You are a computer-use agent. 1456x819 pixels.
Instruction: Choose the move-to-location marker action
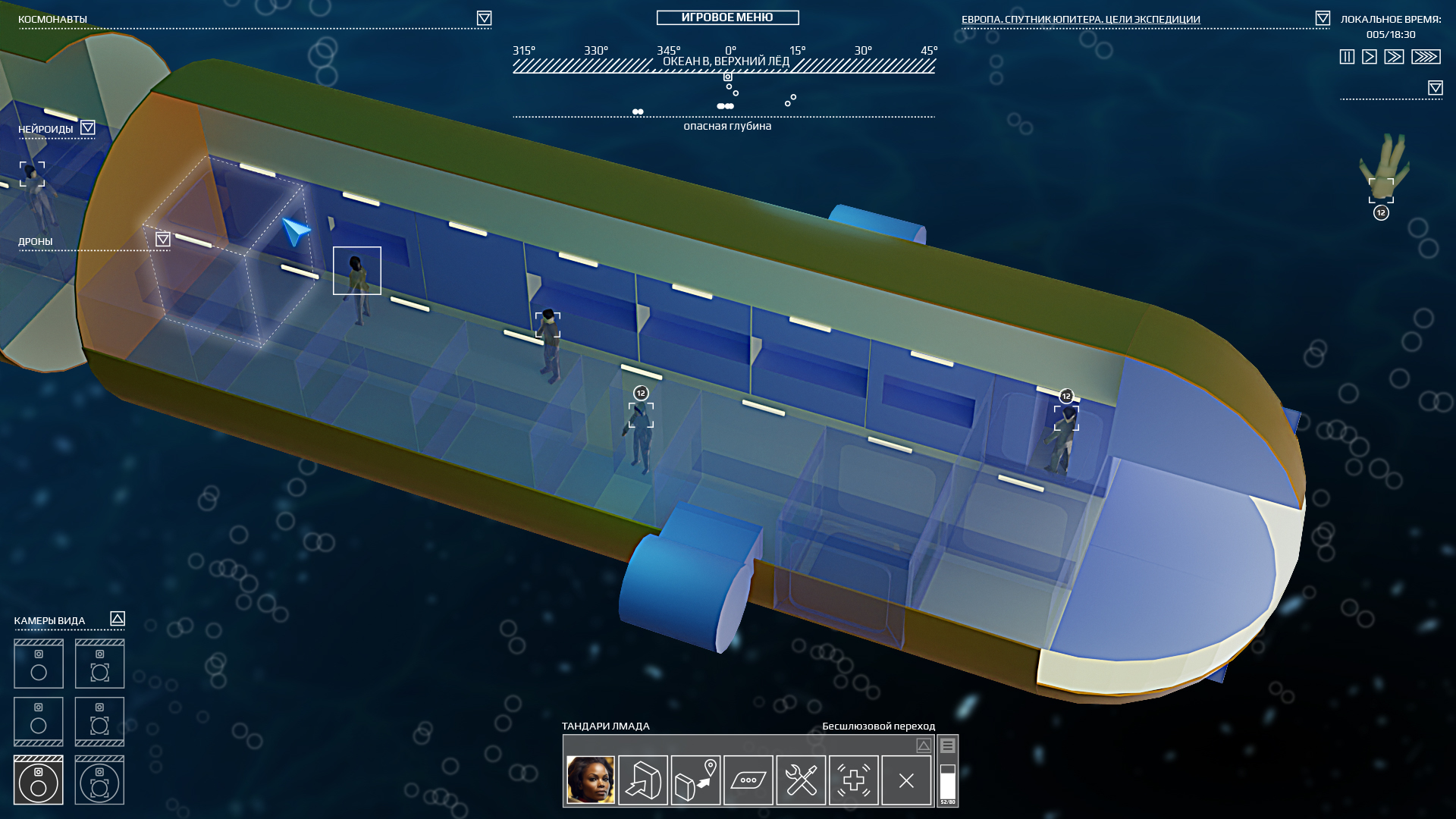[695, 780]
